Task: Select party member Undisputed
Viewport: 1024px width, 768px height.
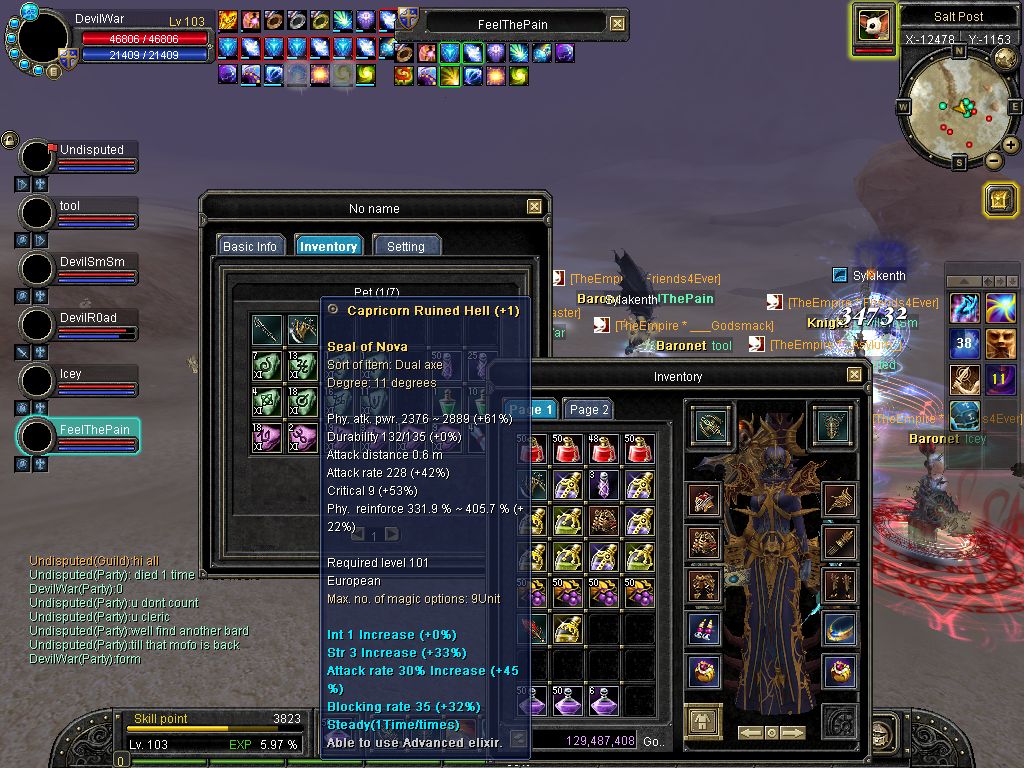Action: coord(92,150)
